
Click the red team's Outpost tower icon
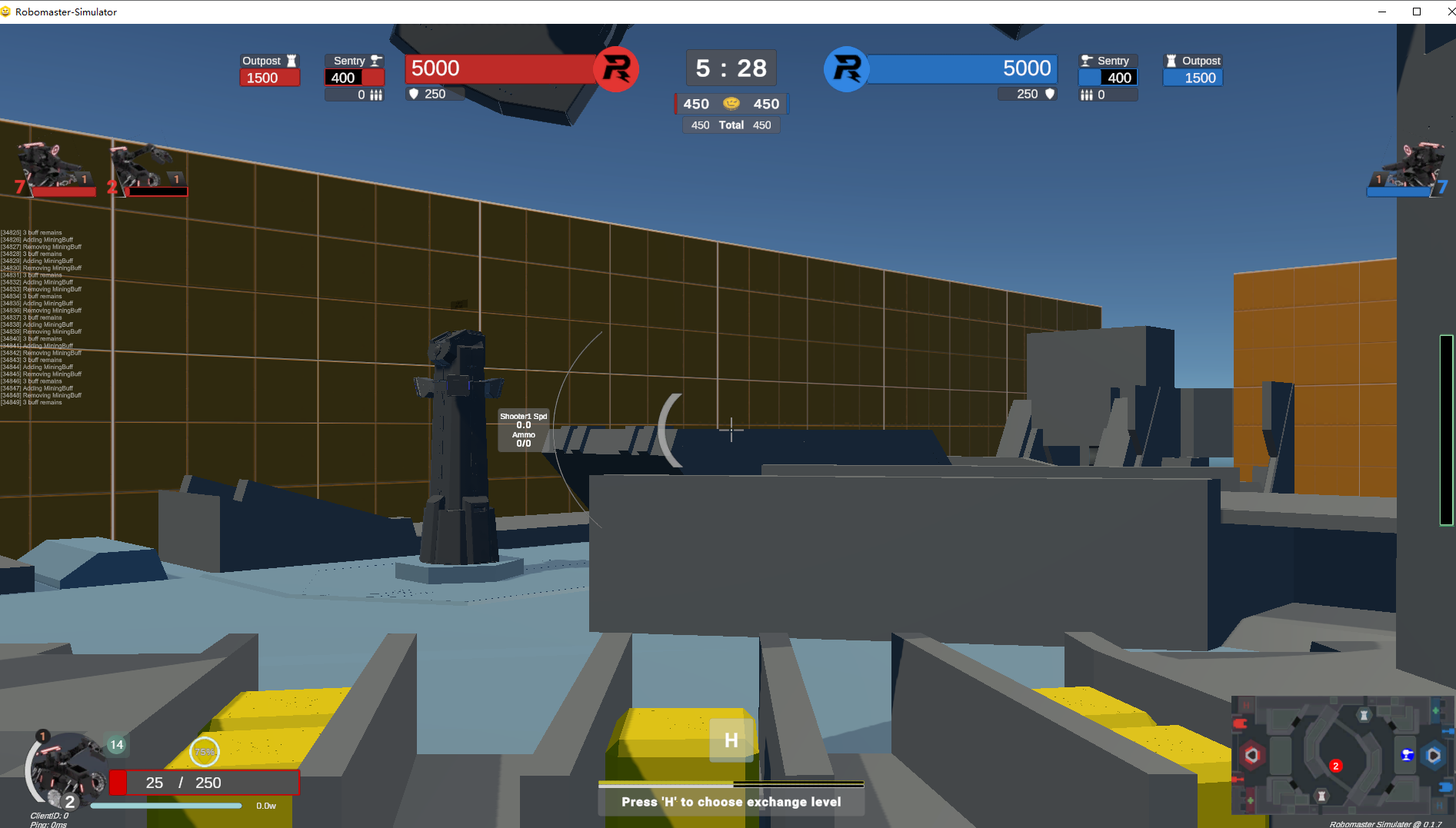[x=291, y=61]
